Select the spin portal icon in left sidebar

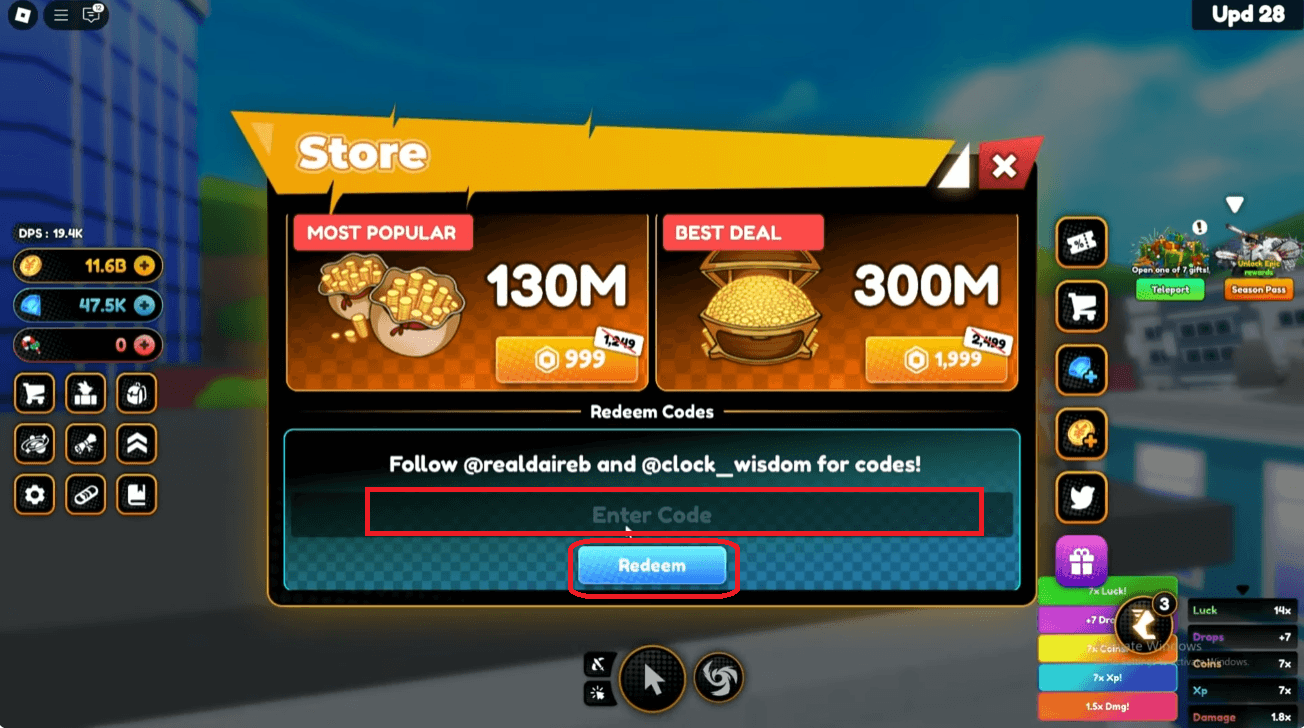click(x=34, y=444)
